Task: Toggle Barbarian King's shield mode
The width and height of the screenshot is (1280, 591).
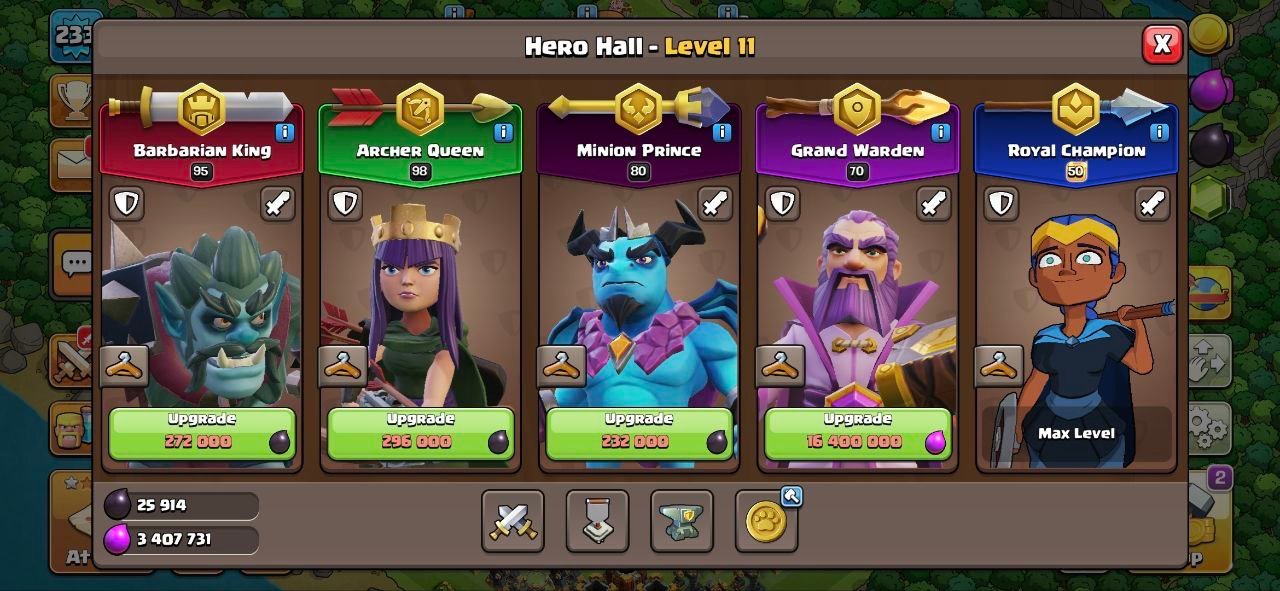Action: (126, 204)
